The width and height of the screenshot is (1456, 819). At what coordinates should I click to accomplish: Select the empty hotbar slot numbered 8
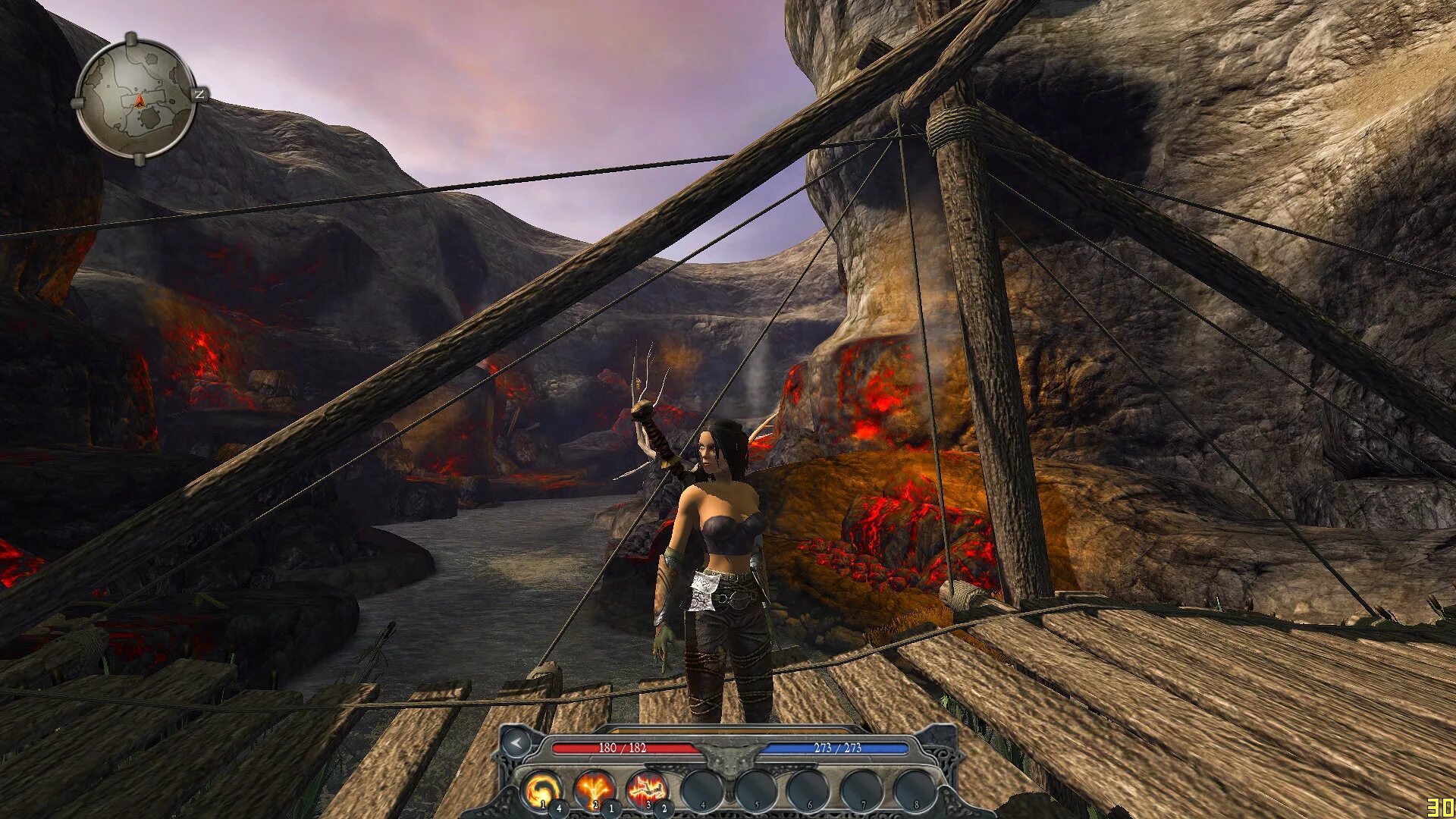tap(914, 790)
